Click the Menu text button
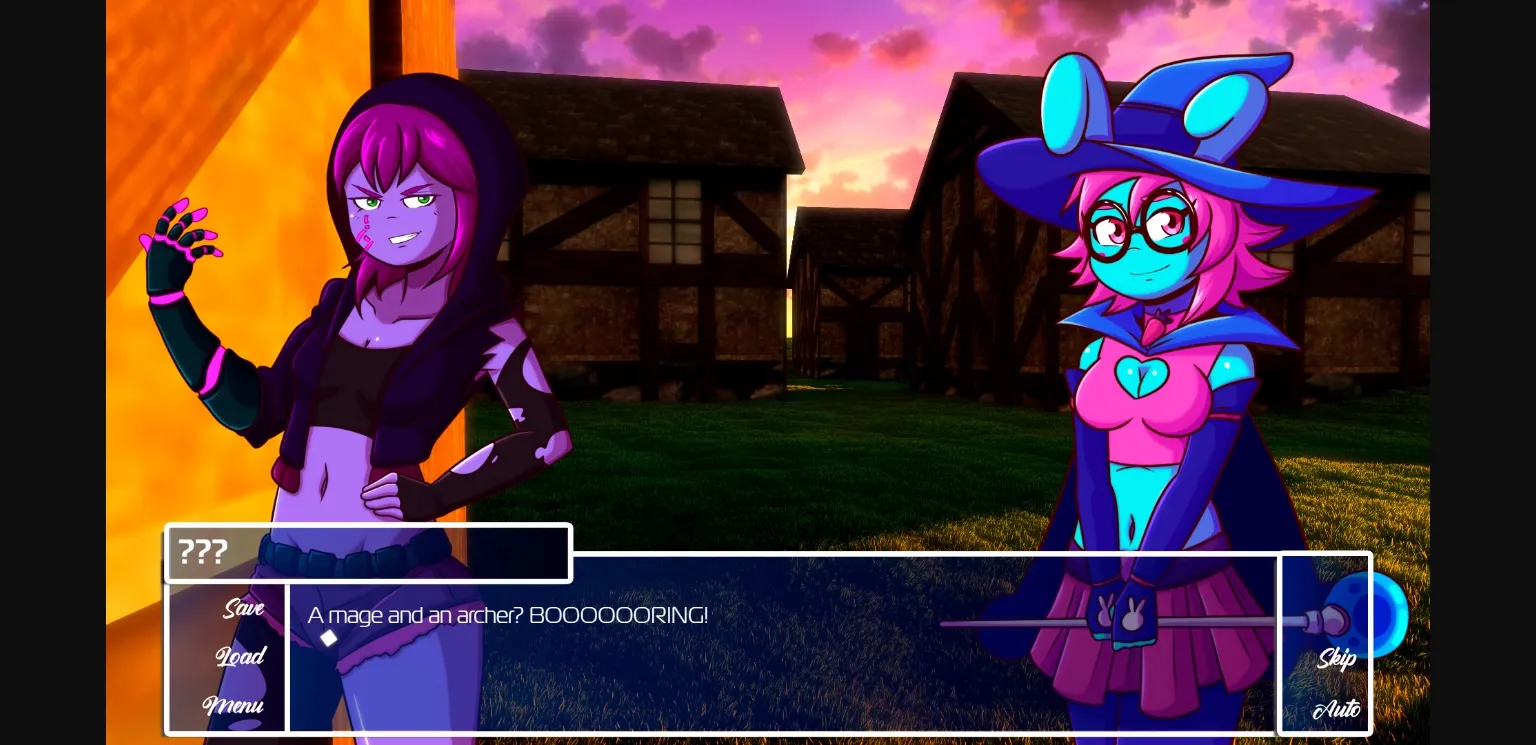 click(234, 707)
